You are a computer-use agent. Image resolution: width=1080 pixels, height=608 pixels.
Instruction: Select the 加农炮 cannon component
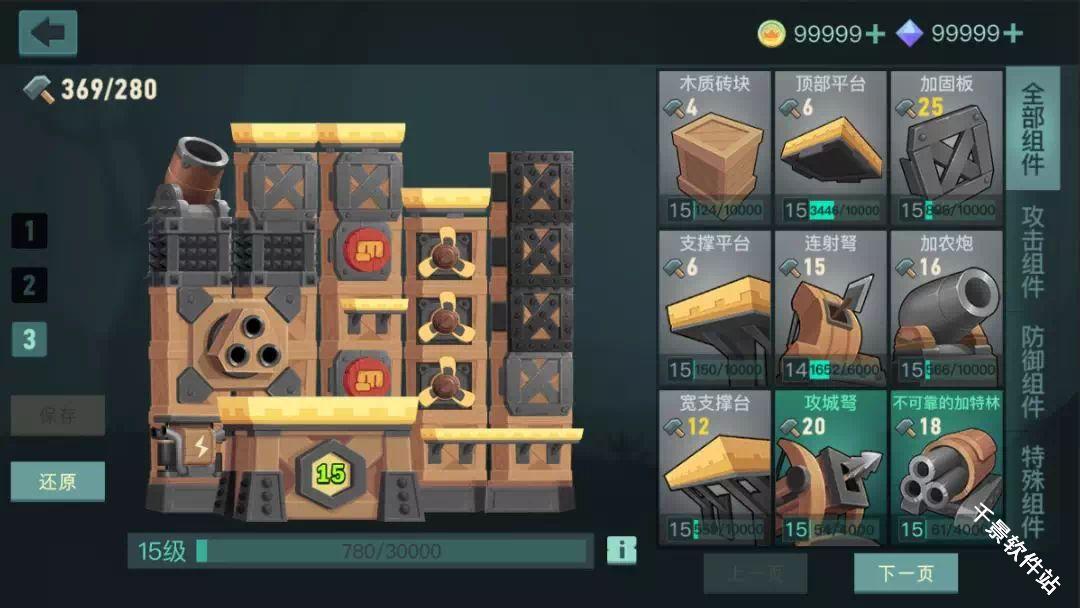tap(946, 307)
